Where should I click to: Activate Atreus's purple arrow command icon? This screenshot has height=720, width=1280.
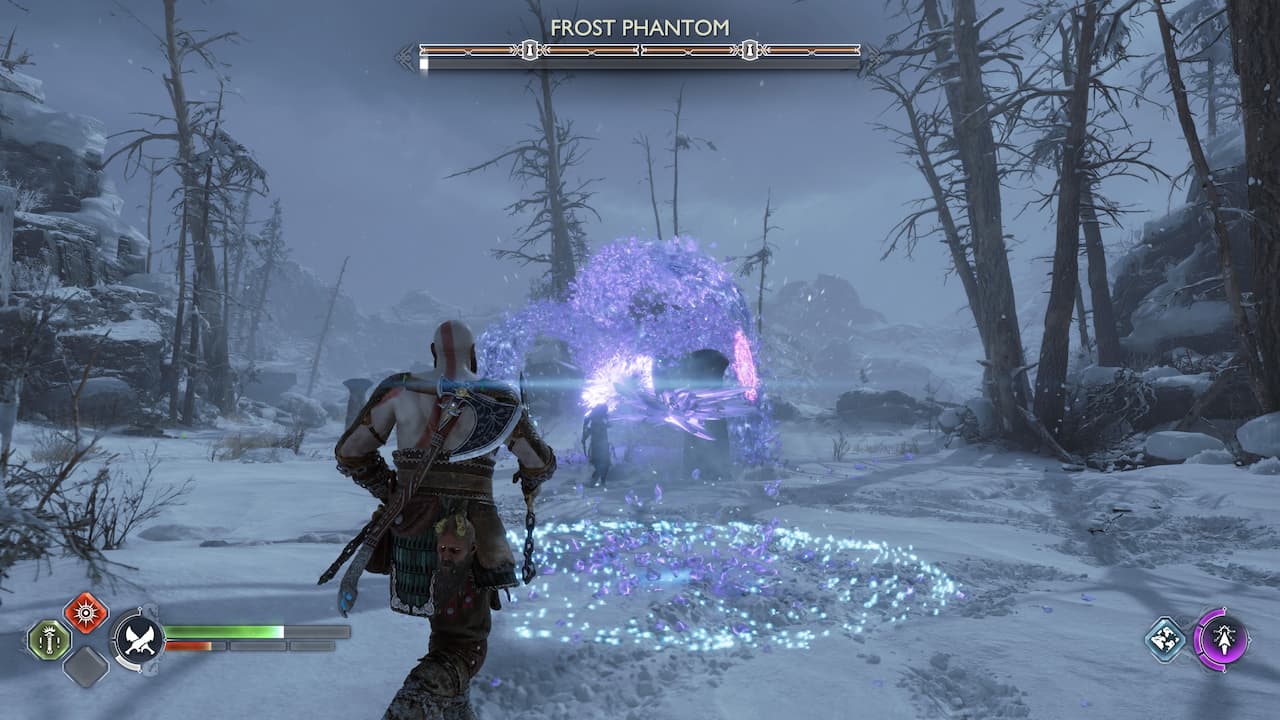(x=1225, y=640)
